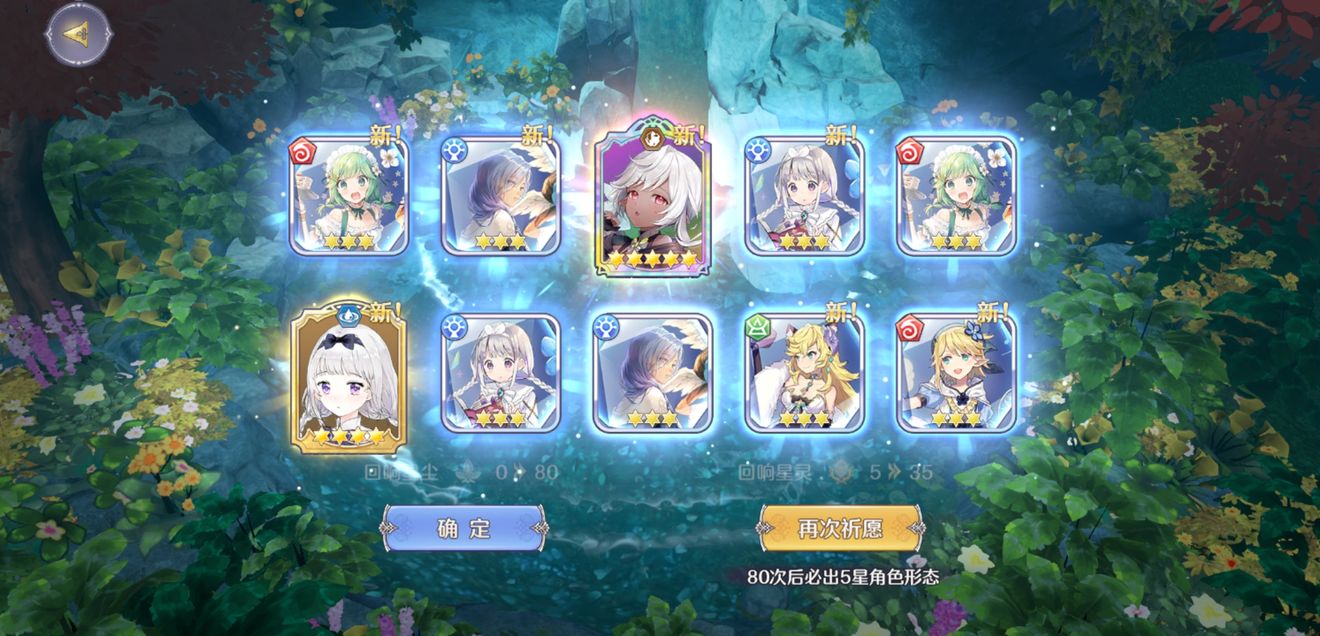Screen dimensions: 1320x636
Task: Pick the blonde character with blue butterfly hairclip
Action: pos(956,373)
